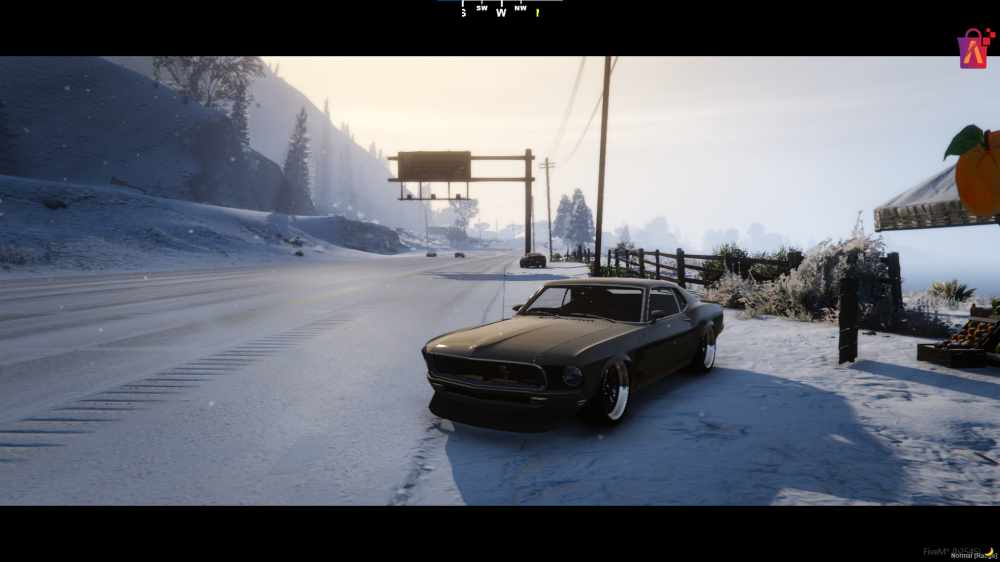Click the shopping bag logo icon
This screenshot has height=562, width=1000.
[x=973, y=48]
